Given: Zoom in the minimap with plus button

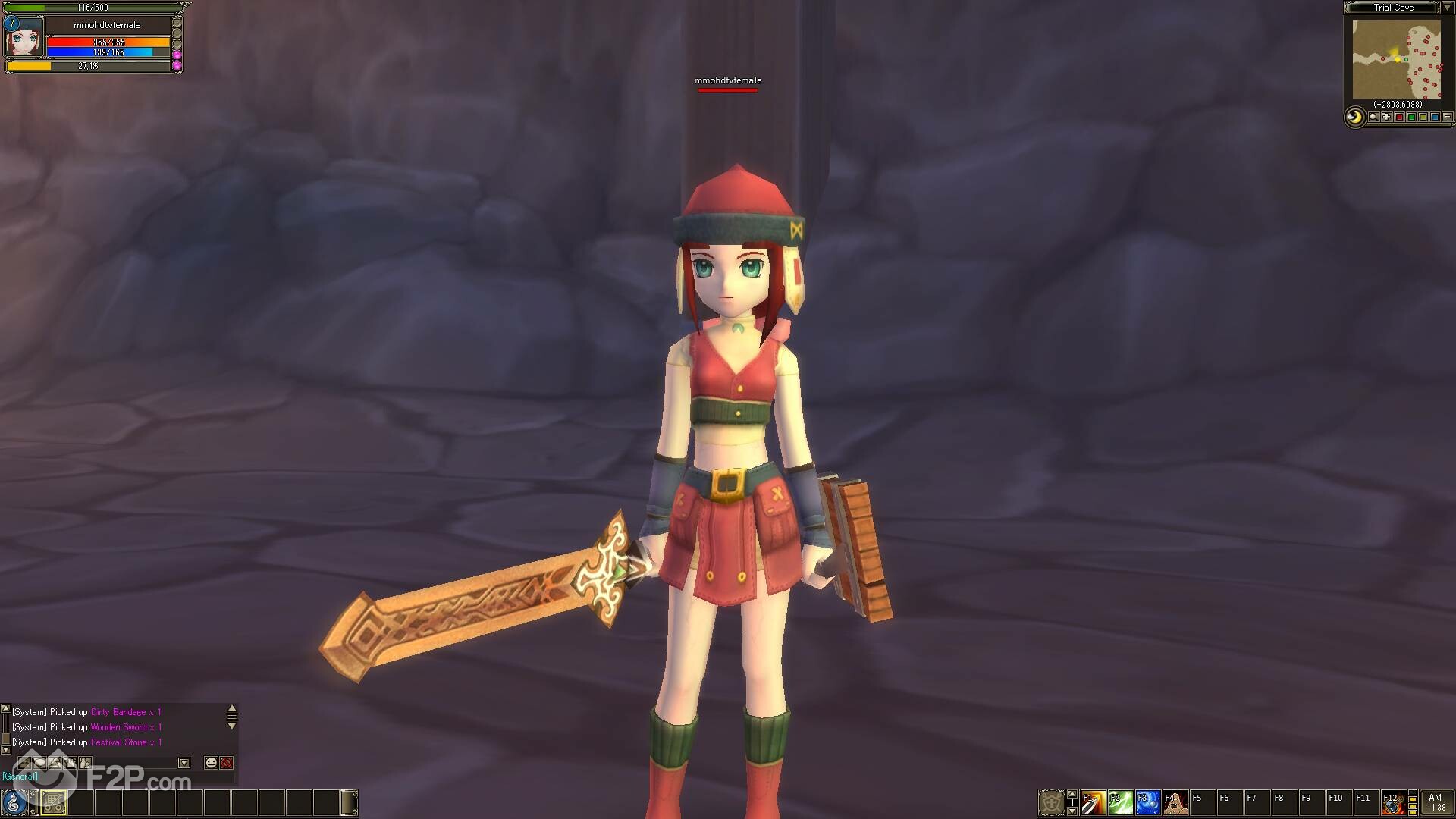Looking at the screenshot, I should [x=1386, y=117].
